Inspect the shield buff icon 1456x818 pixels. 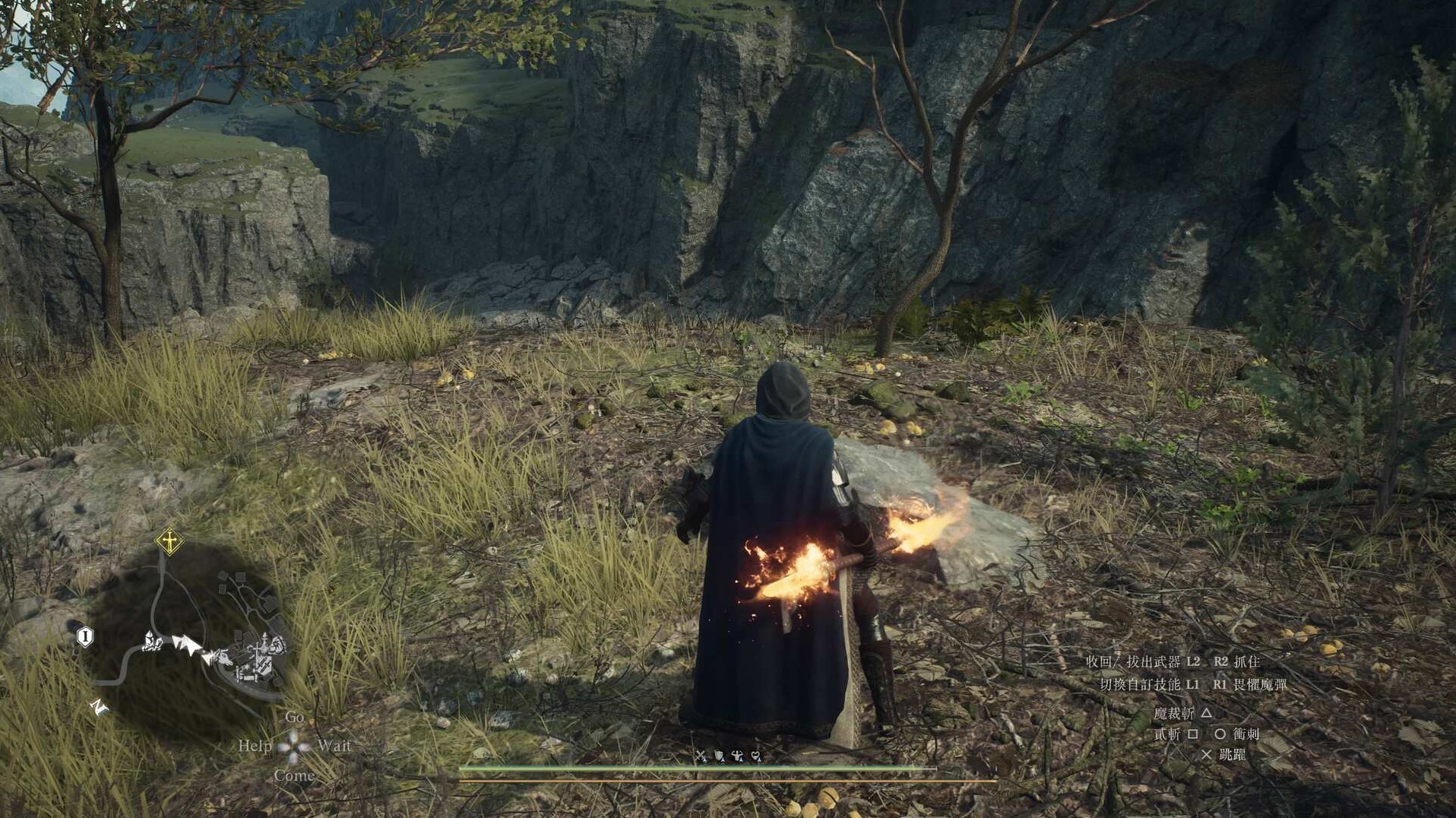tap(719, 756)
